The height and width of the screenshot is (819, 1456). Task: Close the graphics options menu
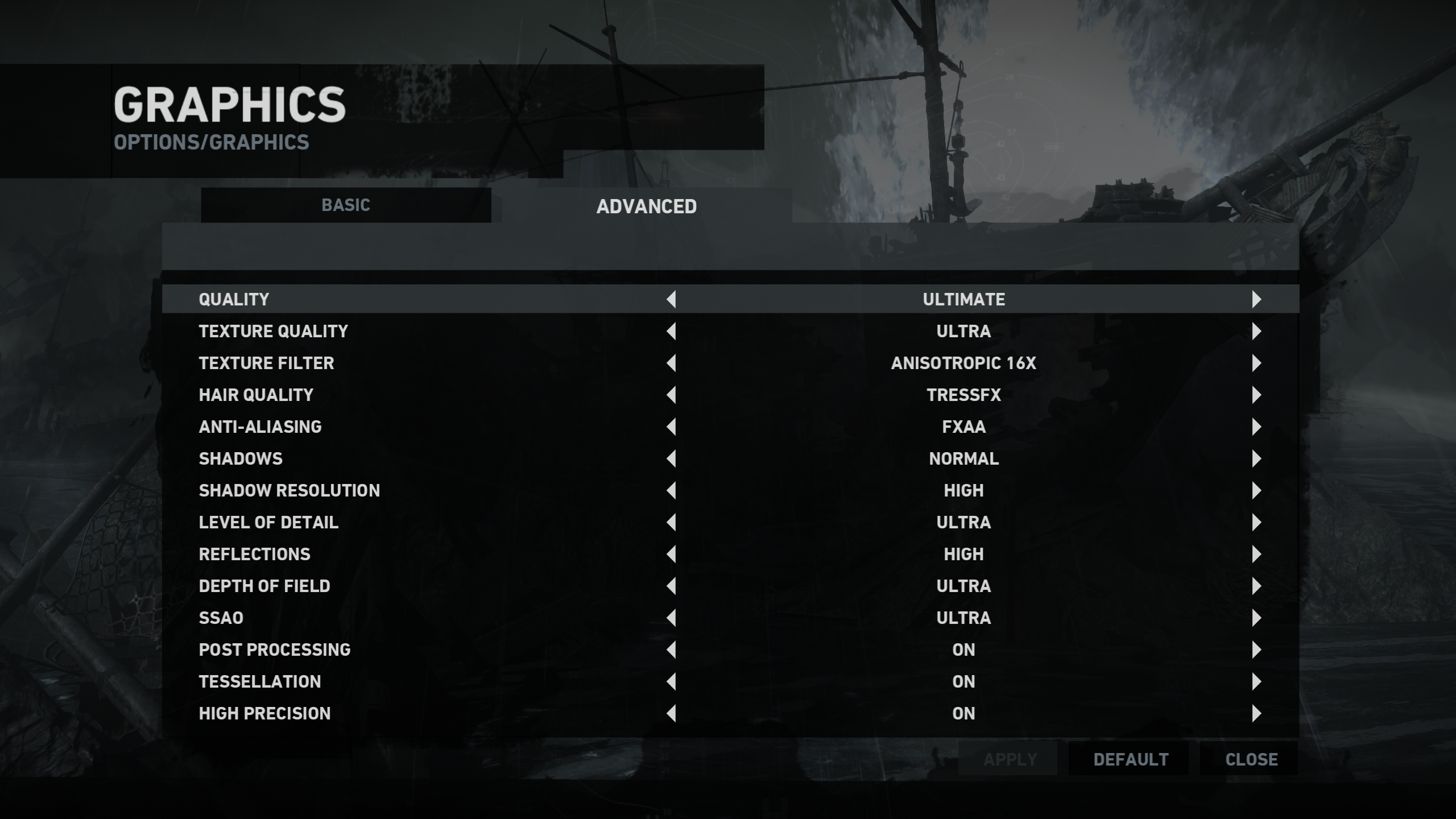pos(1251,759)
